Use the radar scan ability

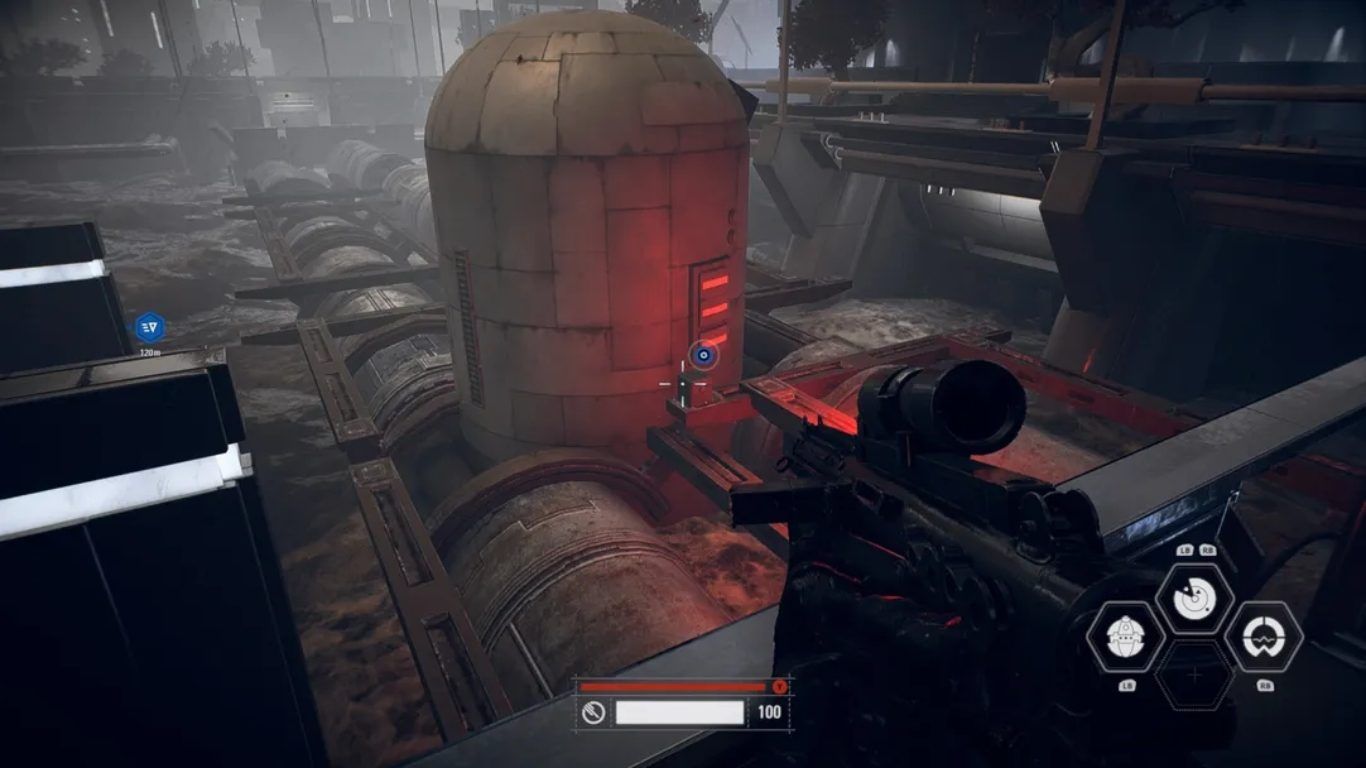tap(1193, 599)
